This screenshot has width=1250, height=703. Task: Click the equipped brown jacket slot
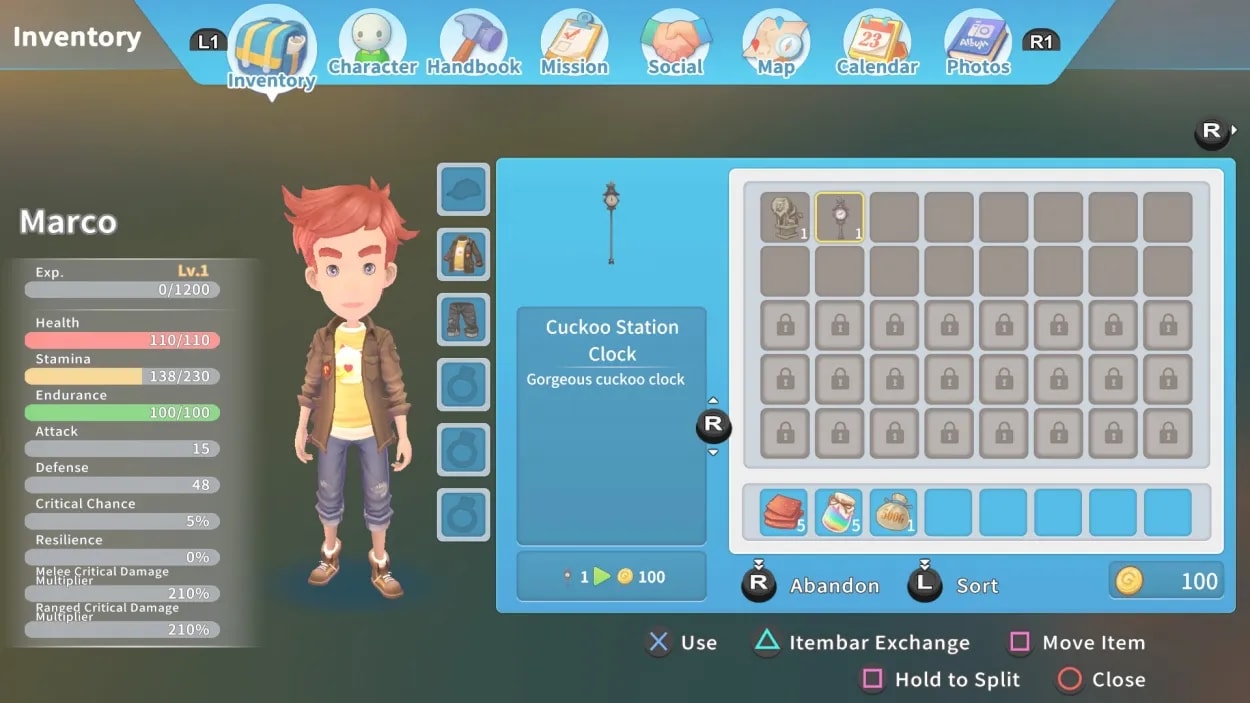pyautogui.click(x=464, y=254)
